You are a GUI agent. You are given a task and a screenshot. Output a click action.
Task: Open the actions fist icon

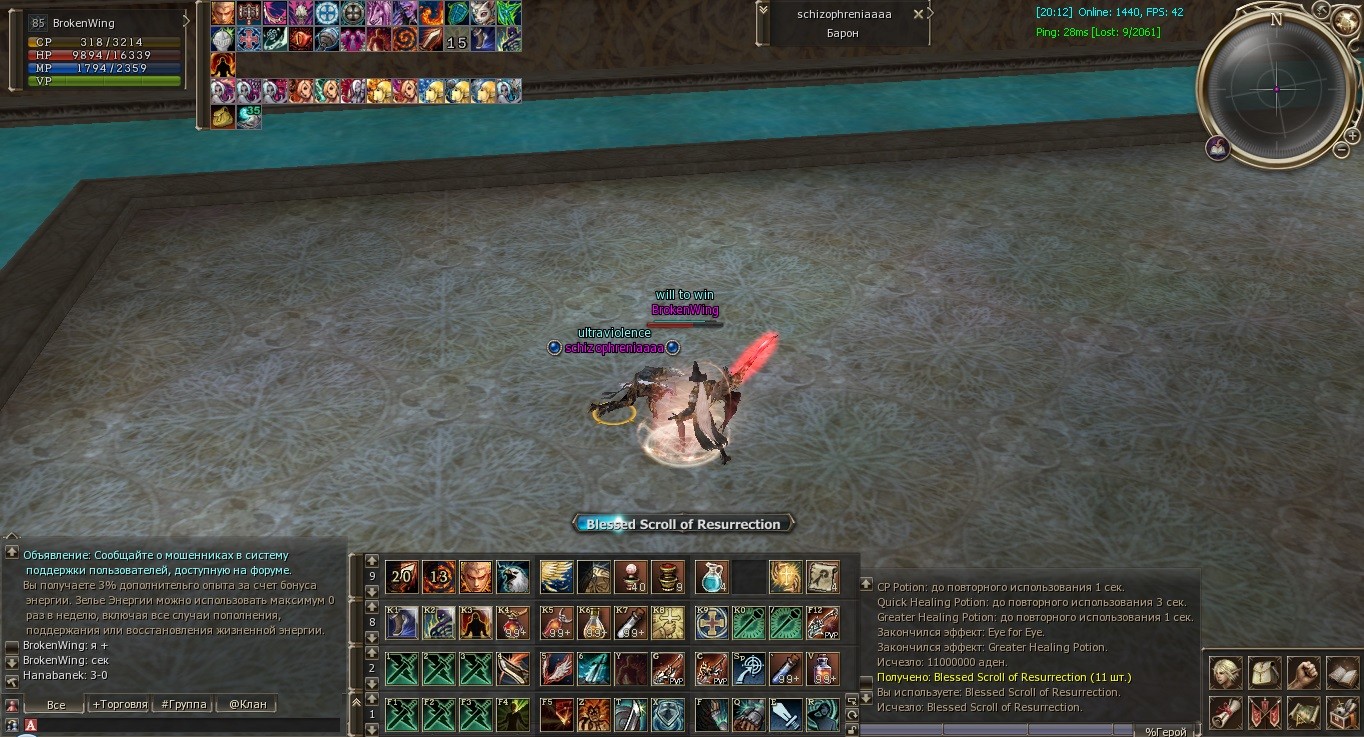click(x=1303, y=673)
